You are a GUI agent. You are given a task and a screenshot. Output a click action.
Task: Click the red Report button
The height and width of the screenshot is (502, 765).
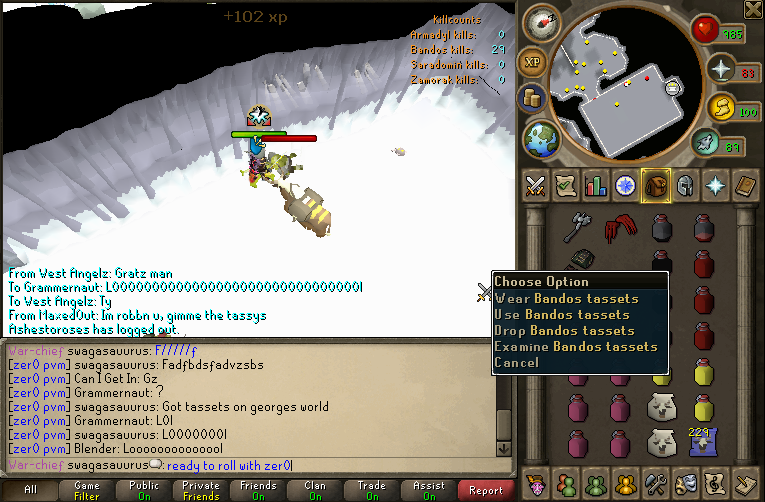point(486,490)
